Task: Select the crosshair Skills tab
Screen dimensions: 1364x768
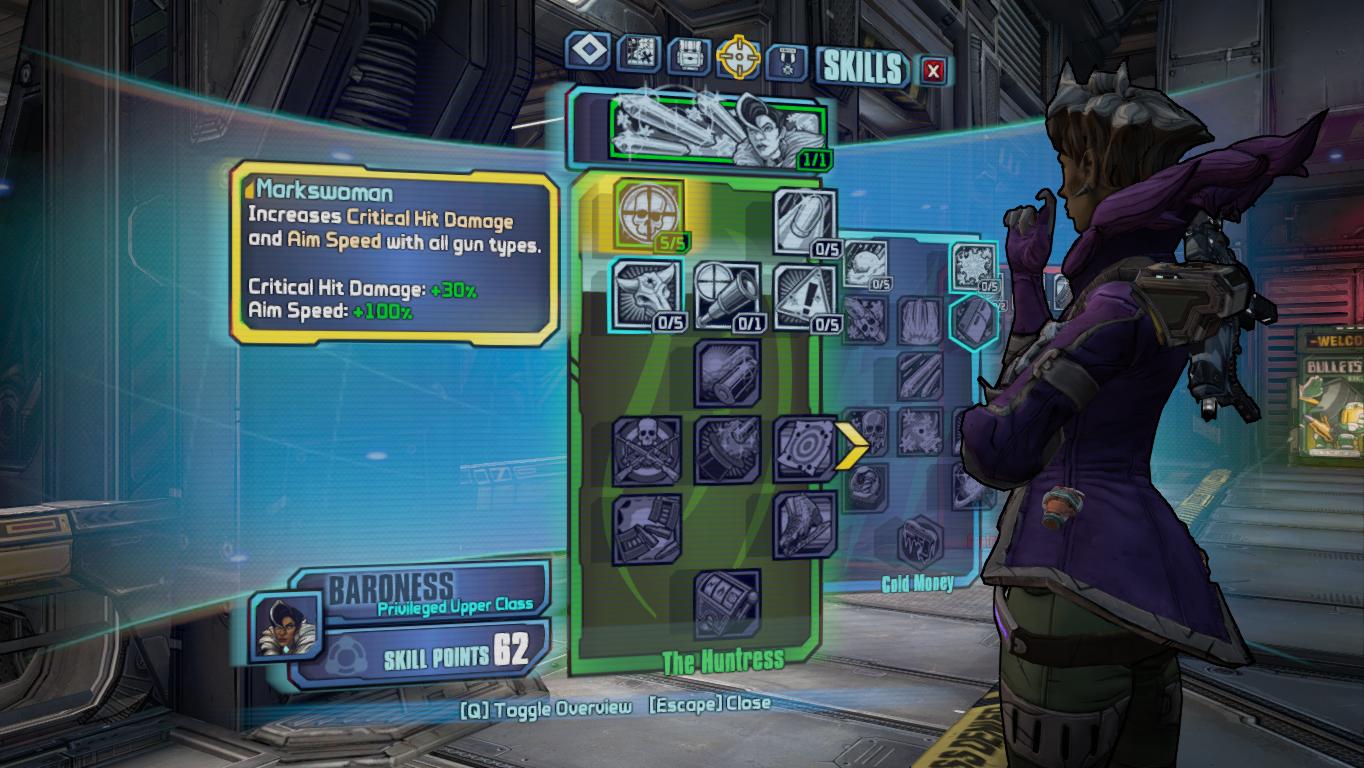Action: coord(739,57)
